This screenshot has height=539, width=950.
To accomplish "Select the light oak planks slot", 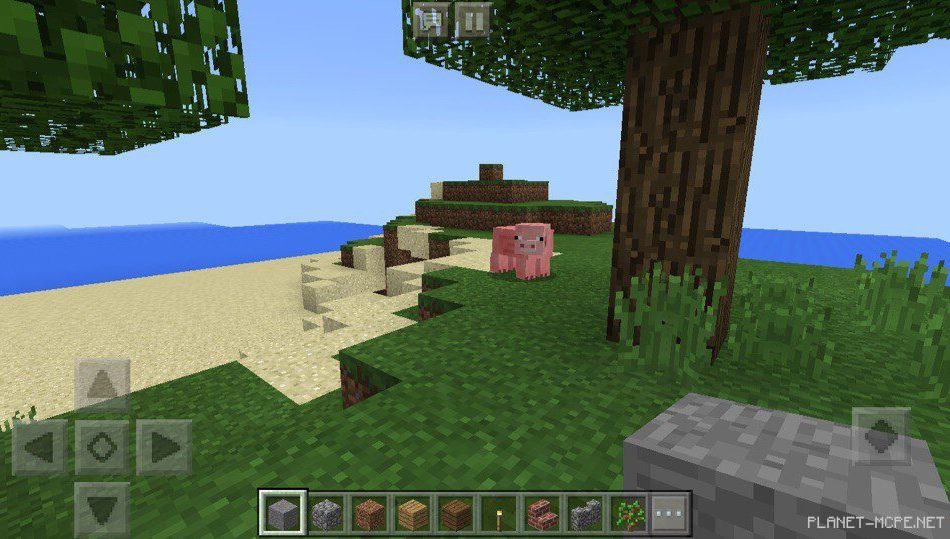I will (412, 514).
